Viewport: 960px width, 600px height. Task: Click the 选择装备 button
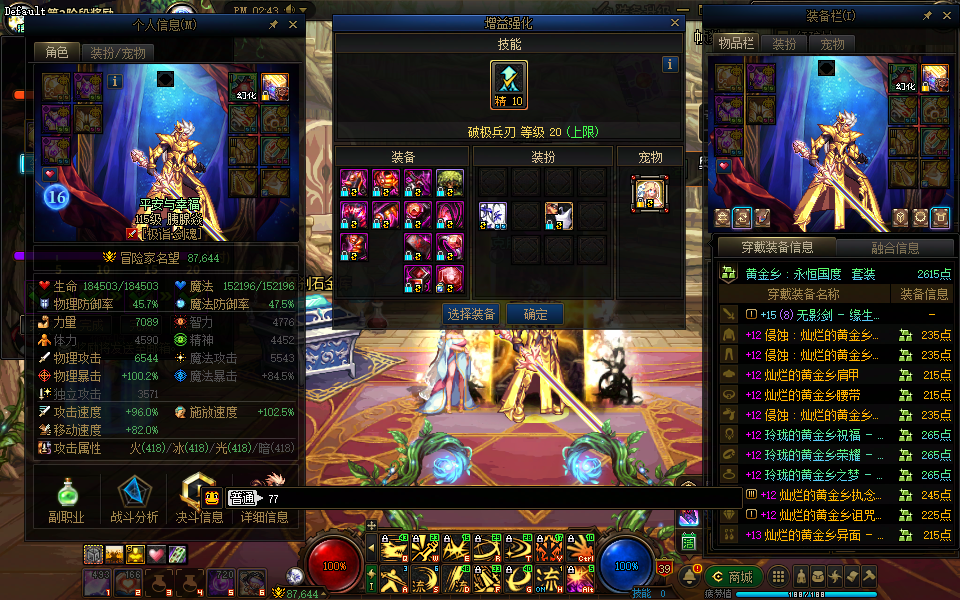point(472,314)
